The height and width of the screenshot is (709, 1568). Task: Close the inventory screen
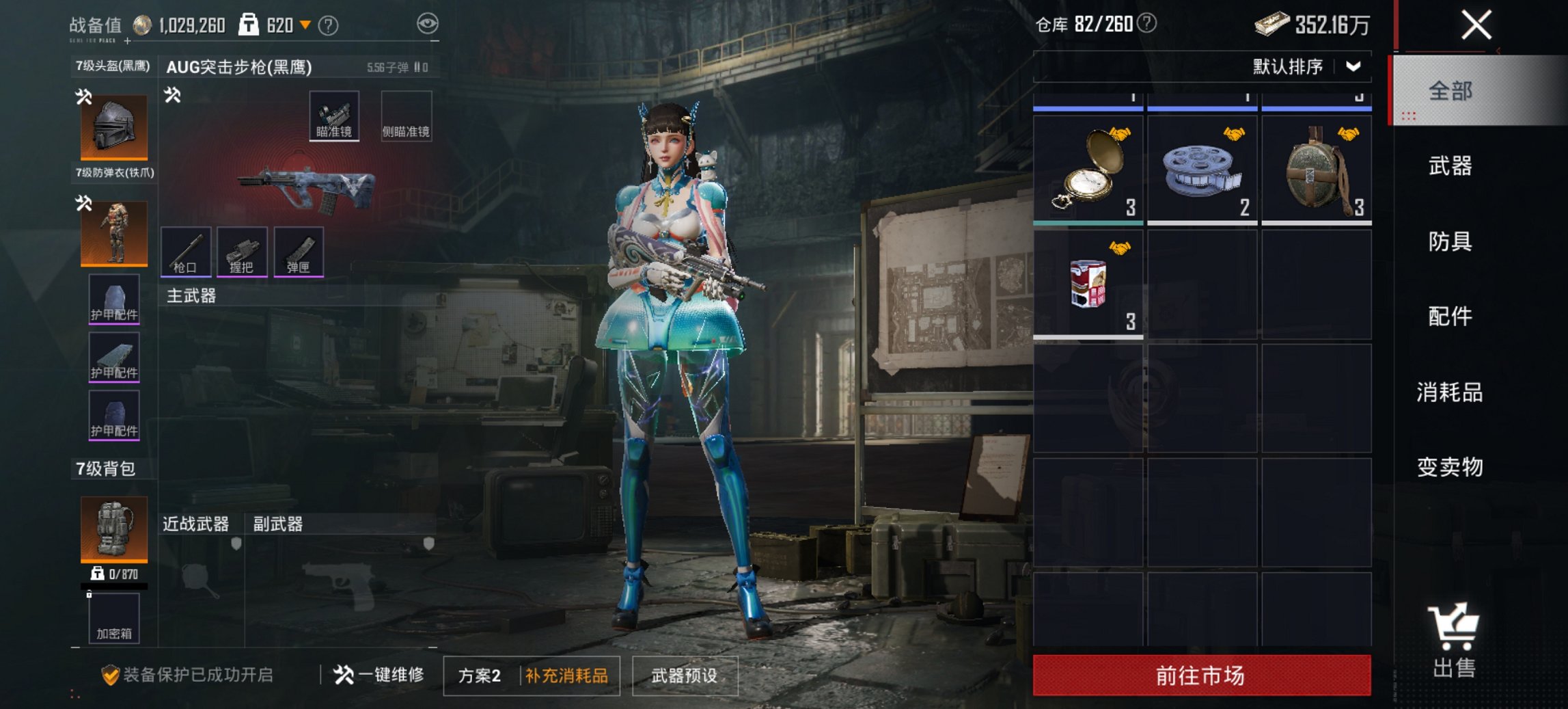[1476, 26]
